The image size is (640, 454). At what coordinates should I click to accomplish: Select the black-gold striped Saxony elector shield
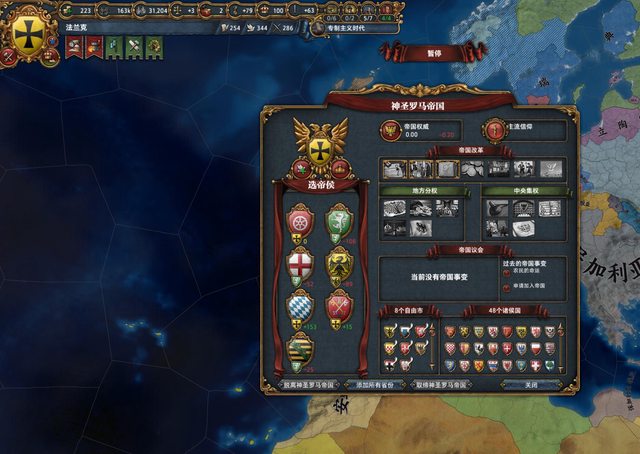point(300,348)
